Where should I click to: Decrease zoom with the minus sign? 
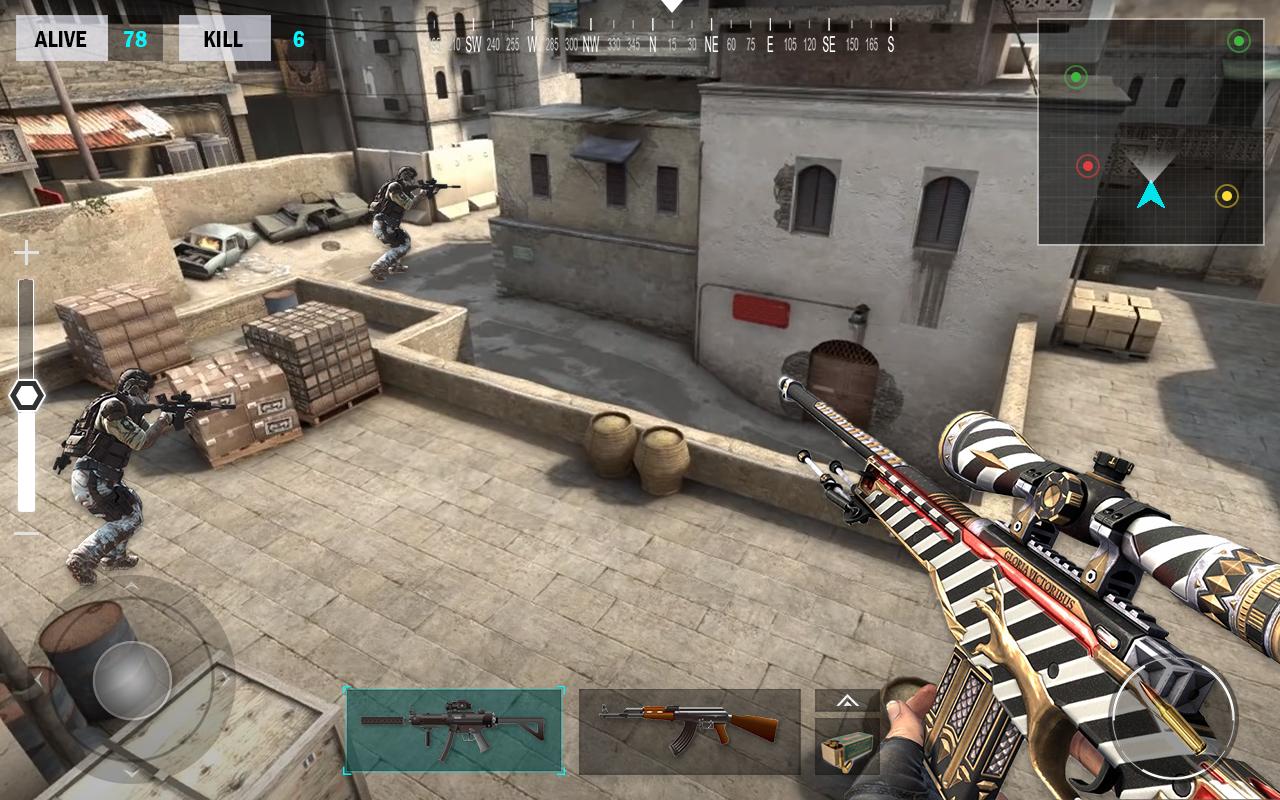[26, 533]
